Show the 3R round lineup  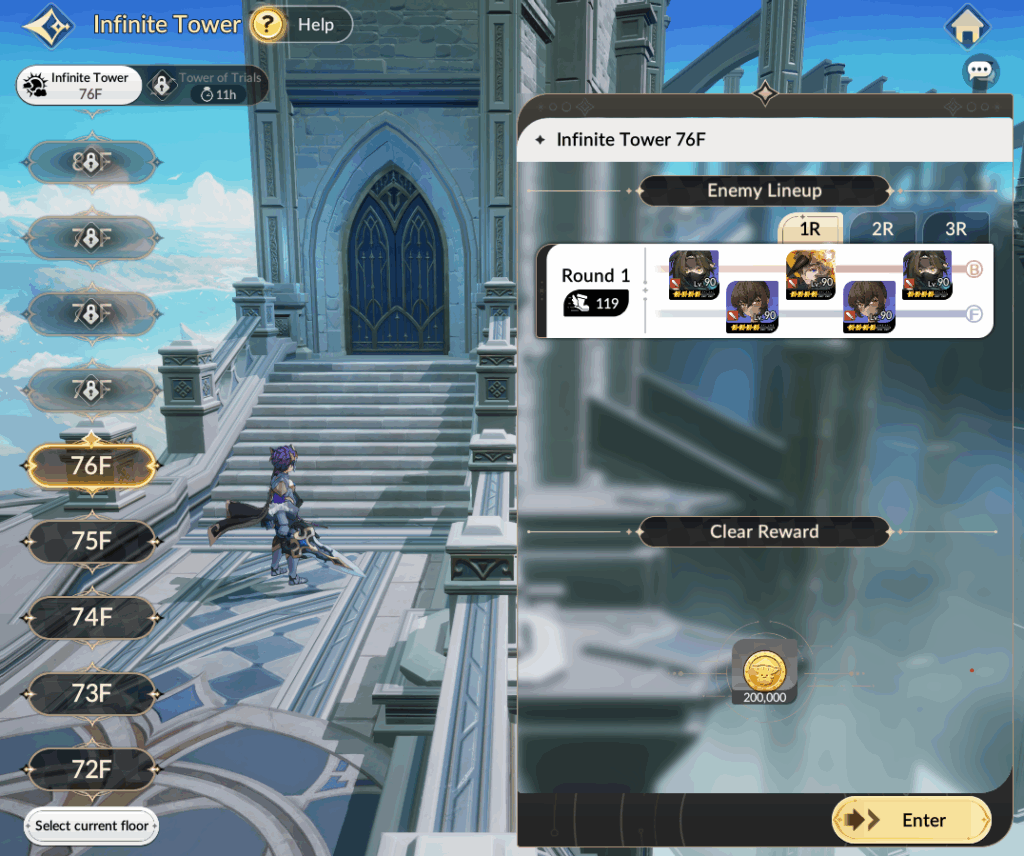955,229
